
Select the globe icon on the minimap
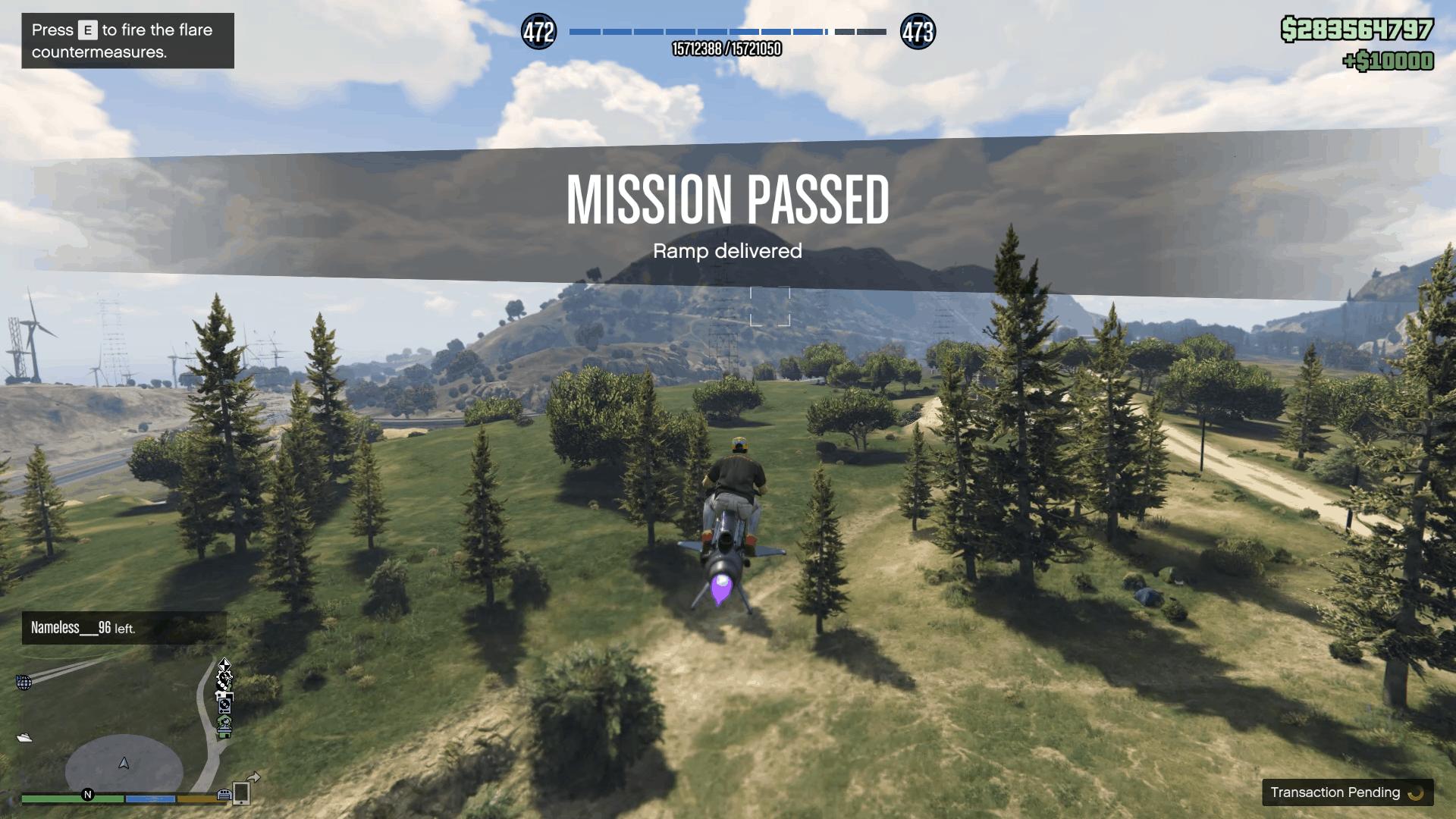(x=24, y=683)
